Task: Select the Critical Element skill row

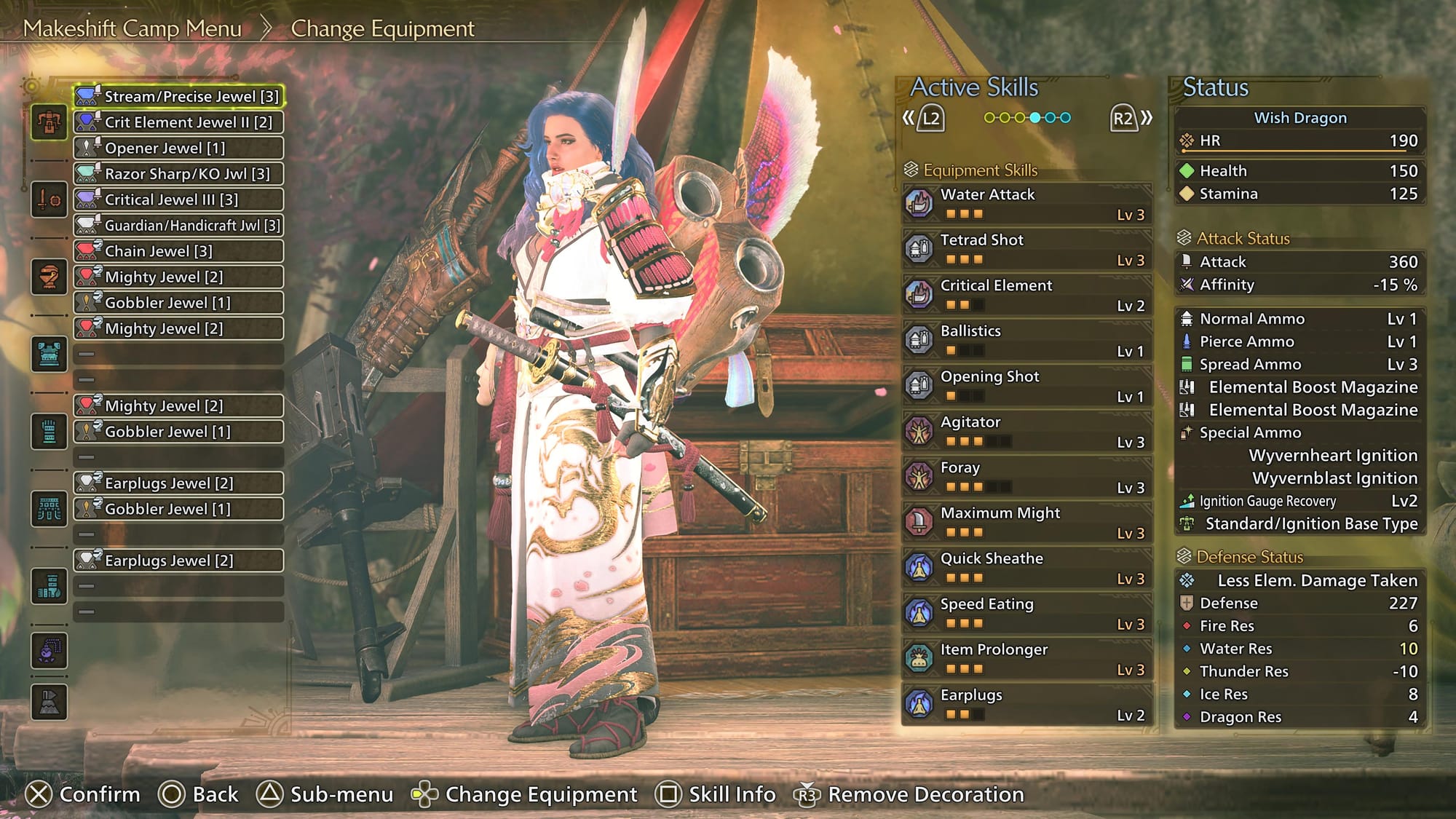Action: (1026, 294)
